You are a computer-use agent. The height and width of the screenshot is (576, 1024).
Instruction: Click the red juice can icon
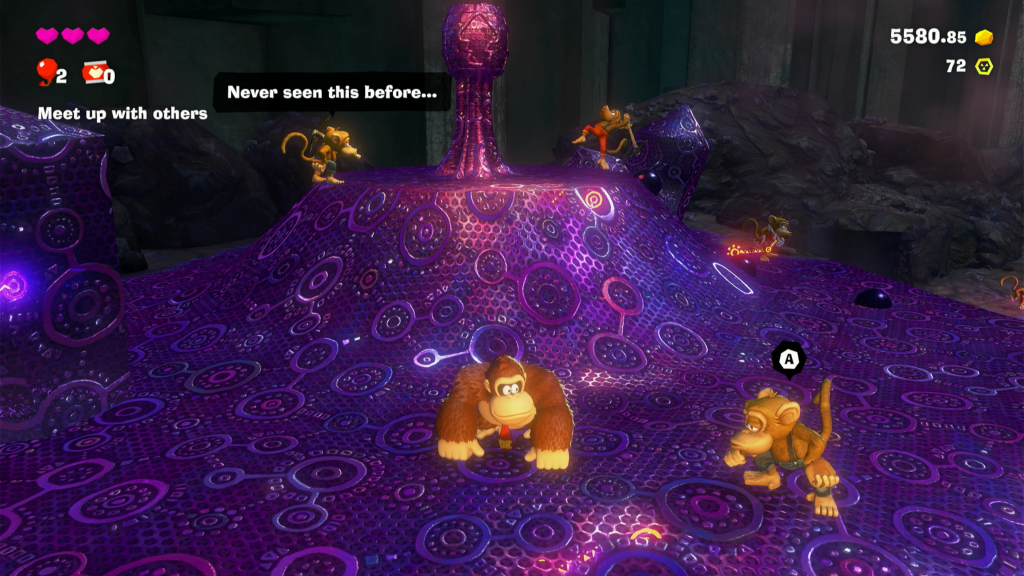(94, 72)
